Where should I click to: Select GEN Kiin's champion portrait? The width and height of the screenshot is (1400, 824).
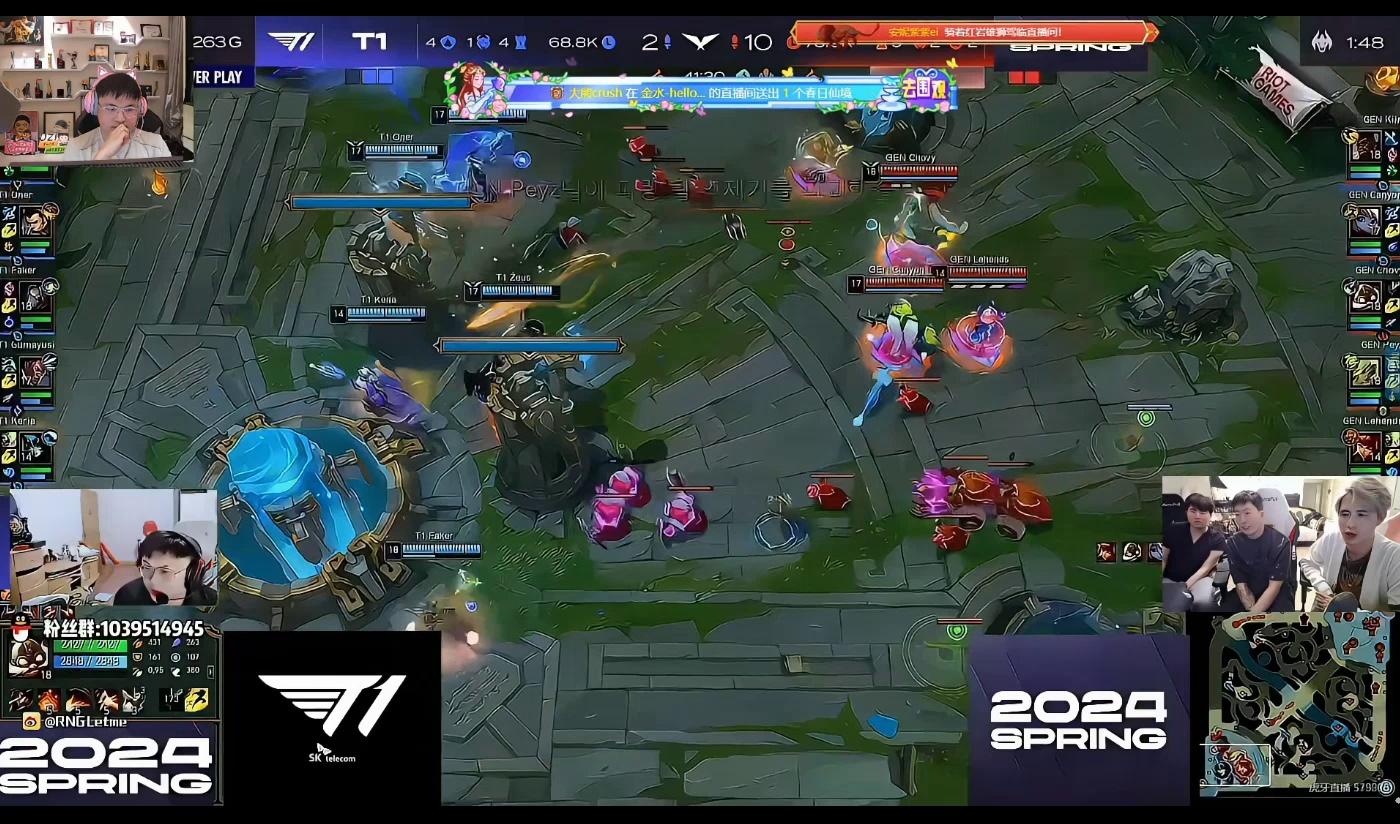[1366, 147]
